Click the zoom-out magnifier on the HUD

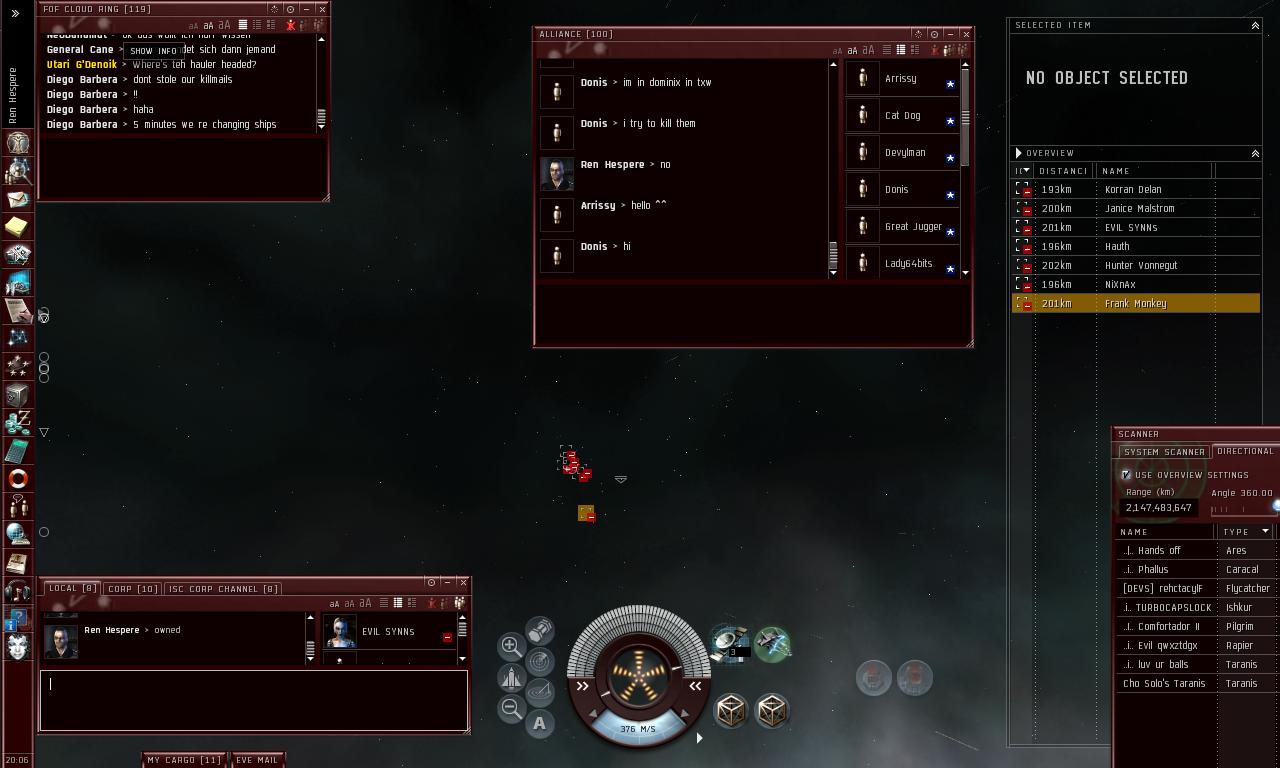tap(511, 709)
